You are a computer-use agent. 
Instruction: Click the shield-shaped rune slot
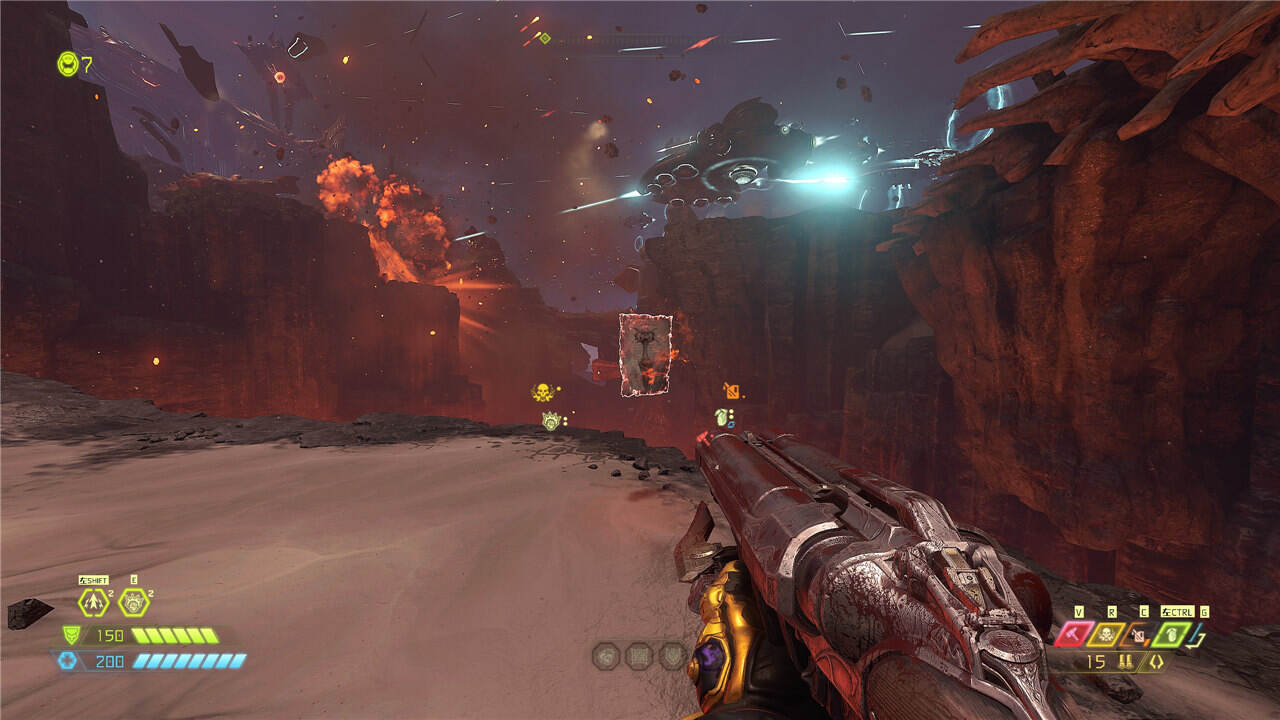pyautogui.click(x=672, y=656)
